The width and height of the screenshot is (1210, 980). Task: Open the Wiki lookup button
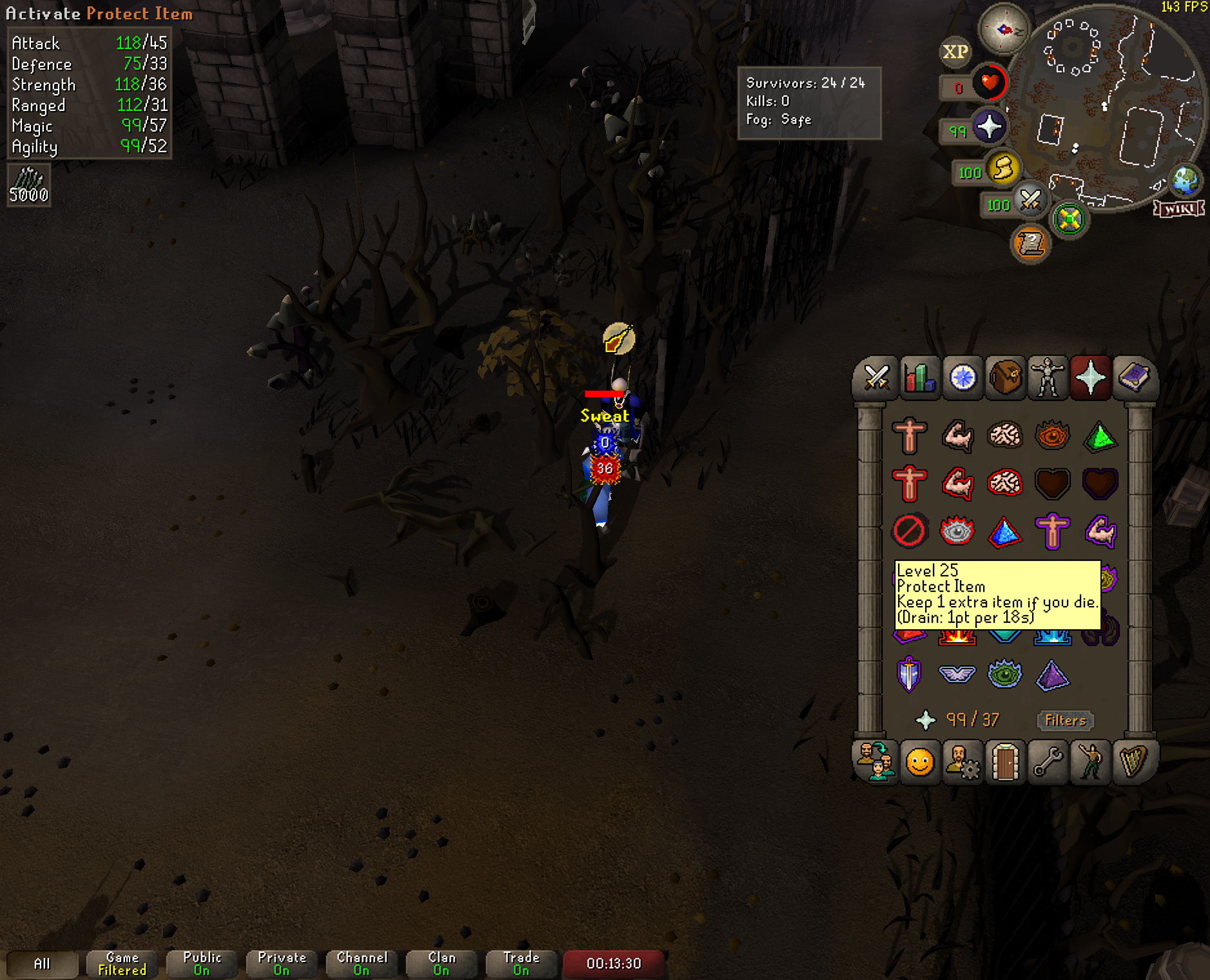point(1179,208)
